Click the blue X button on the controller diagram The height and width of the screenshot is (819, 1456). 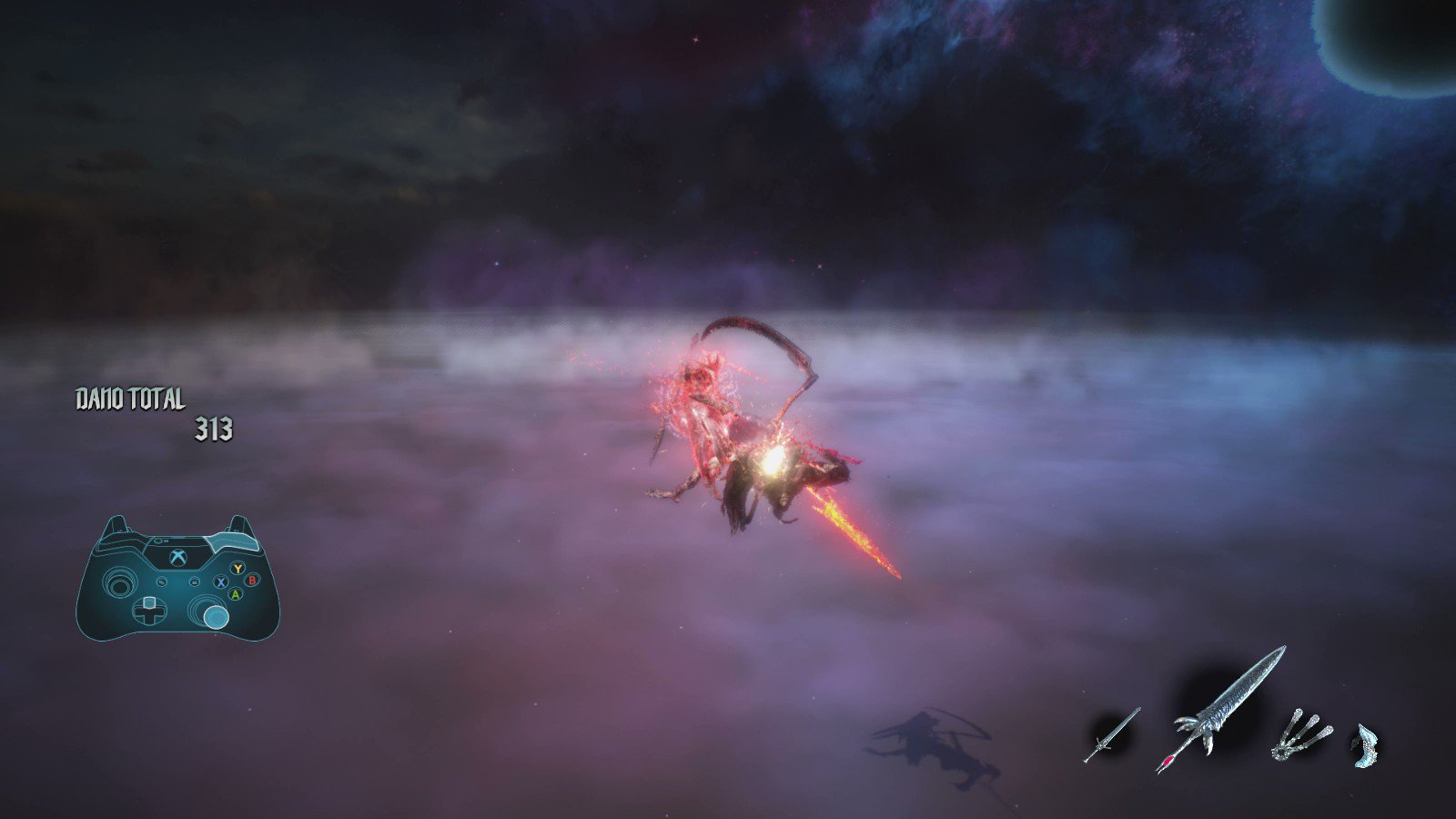[221, 582]
